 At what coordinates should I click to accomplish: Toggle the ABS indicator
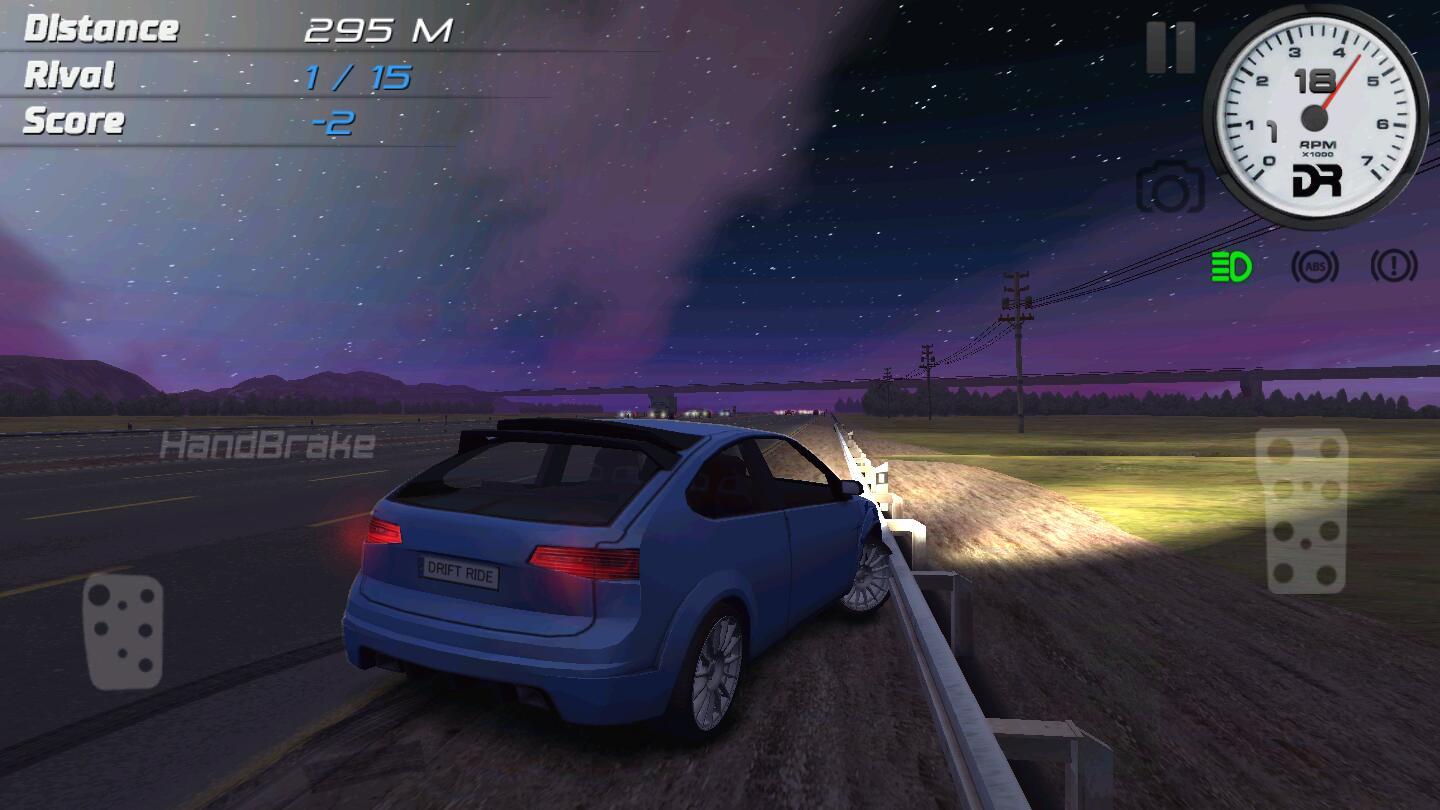click(1314, 267)
